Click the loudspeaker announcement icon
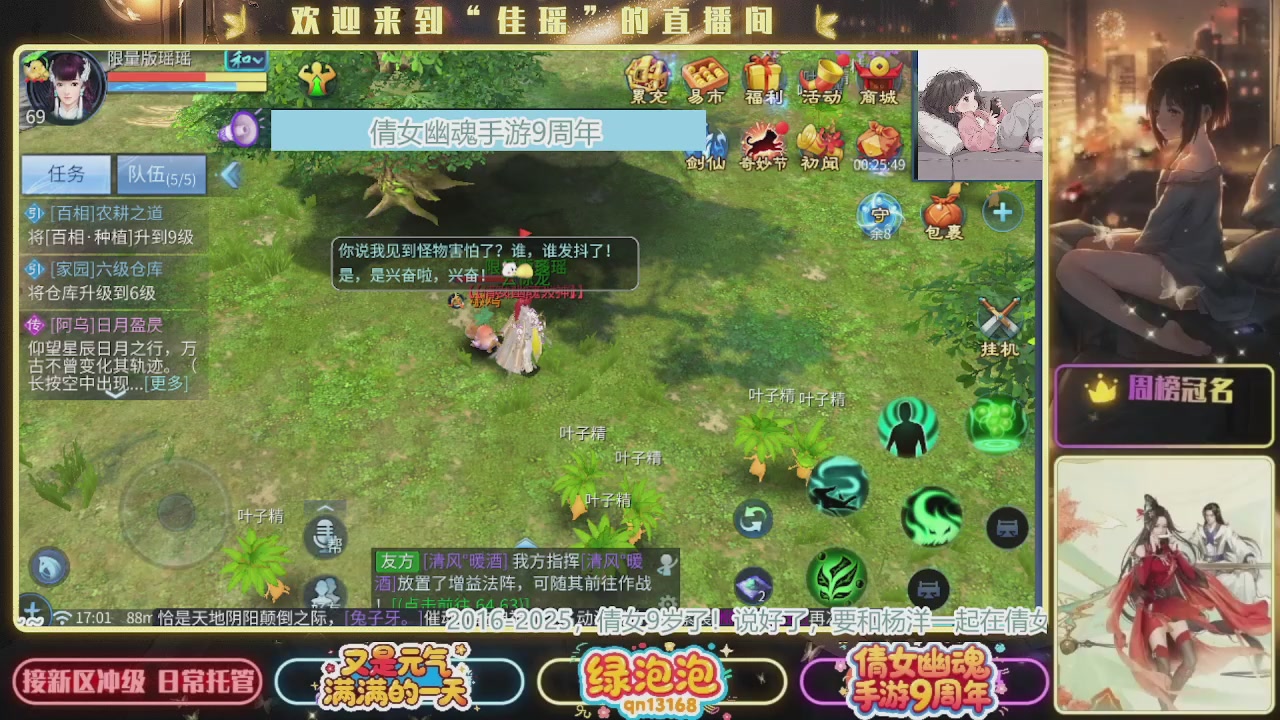 241,128
